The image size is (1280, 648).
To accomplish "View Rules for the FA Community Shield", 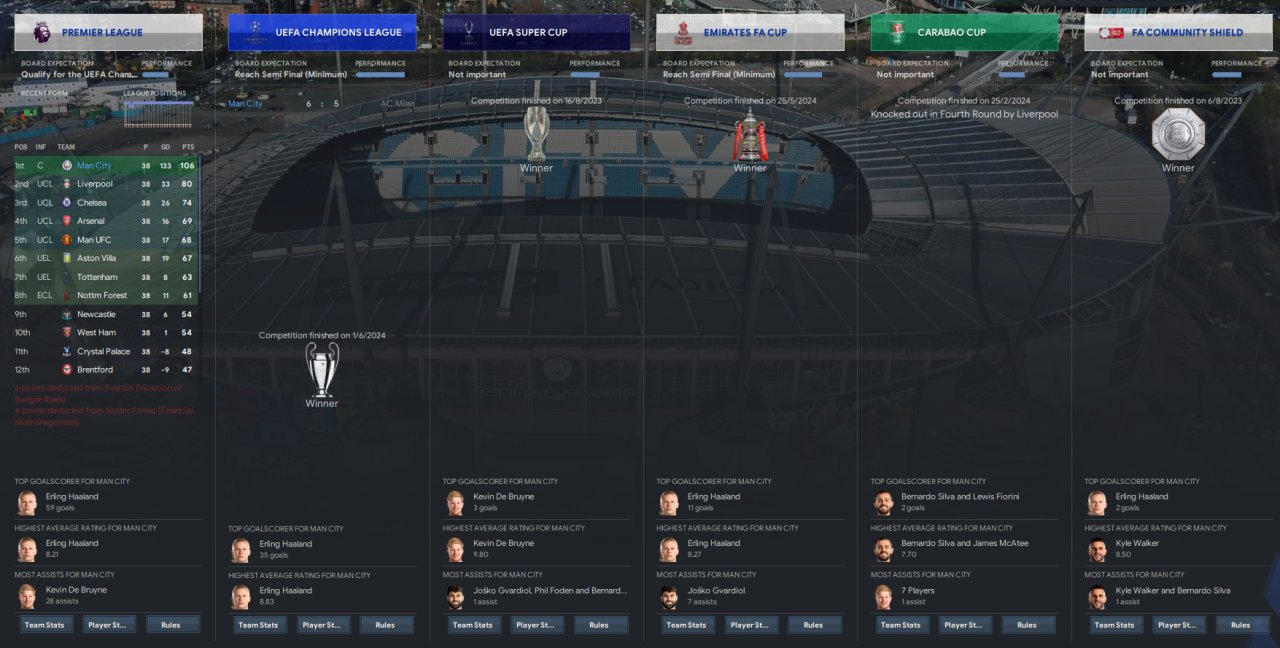I will [x=1241, y=625].
